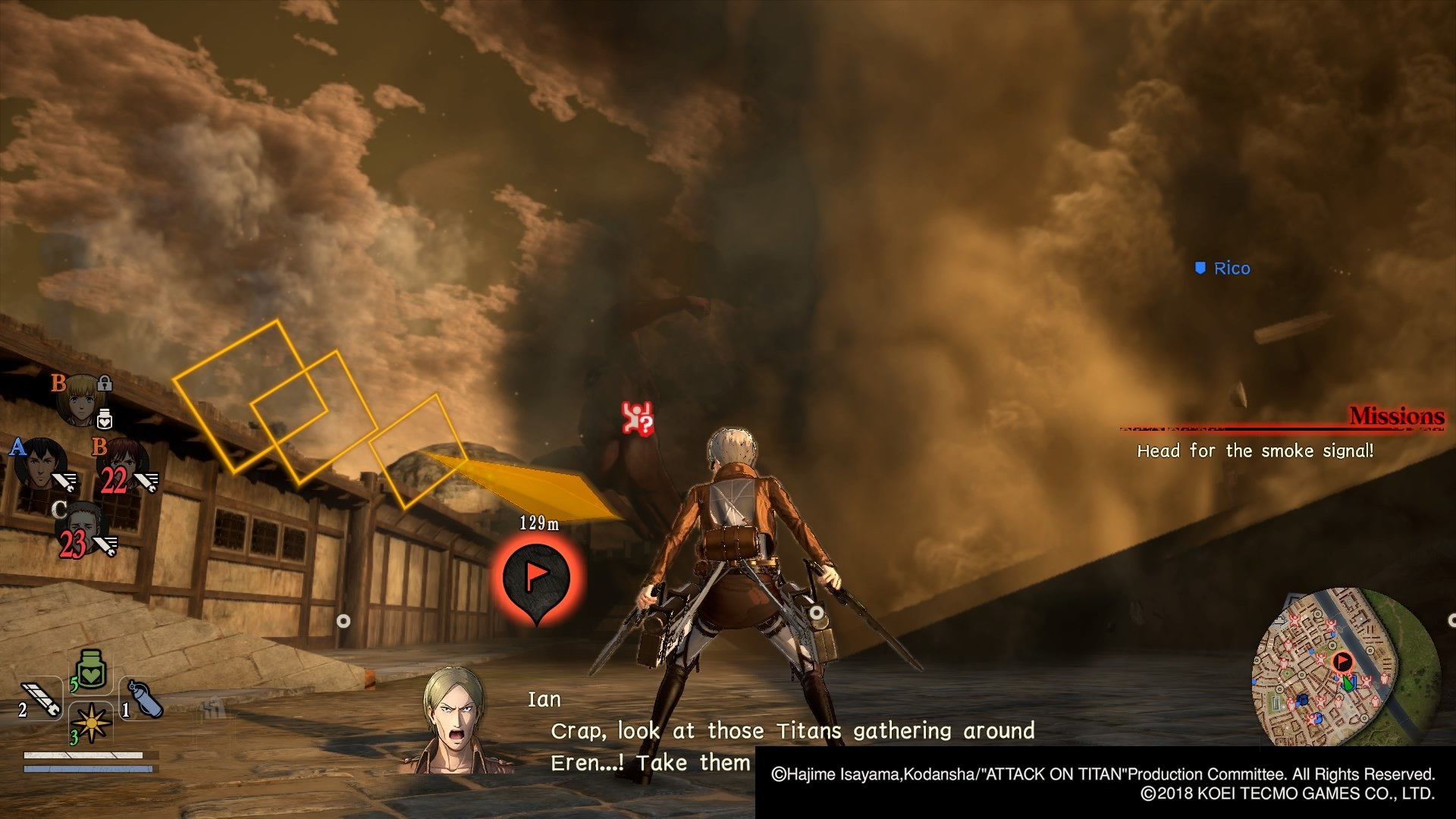This screenshot has width=1456, height=819.
Task: Select the health potion item icon
Action: [x=90, y=670]
